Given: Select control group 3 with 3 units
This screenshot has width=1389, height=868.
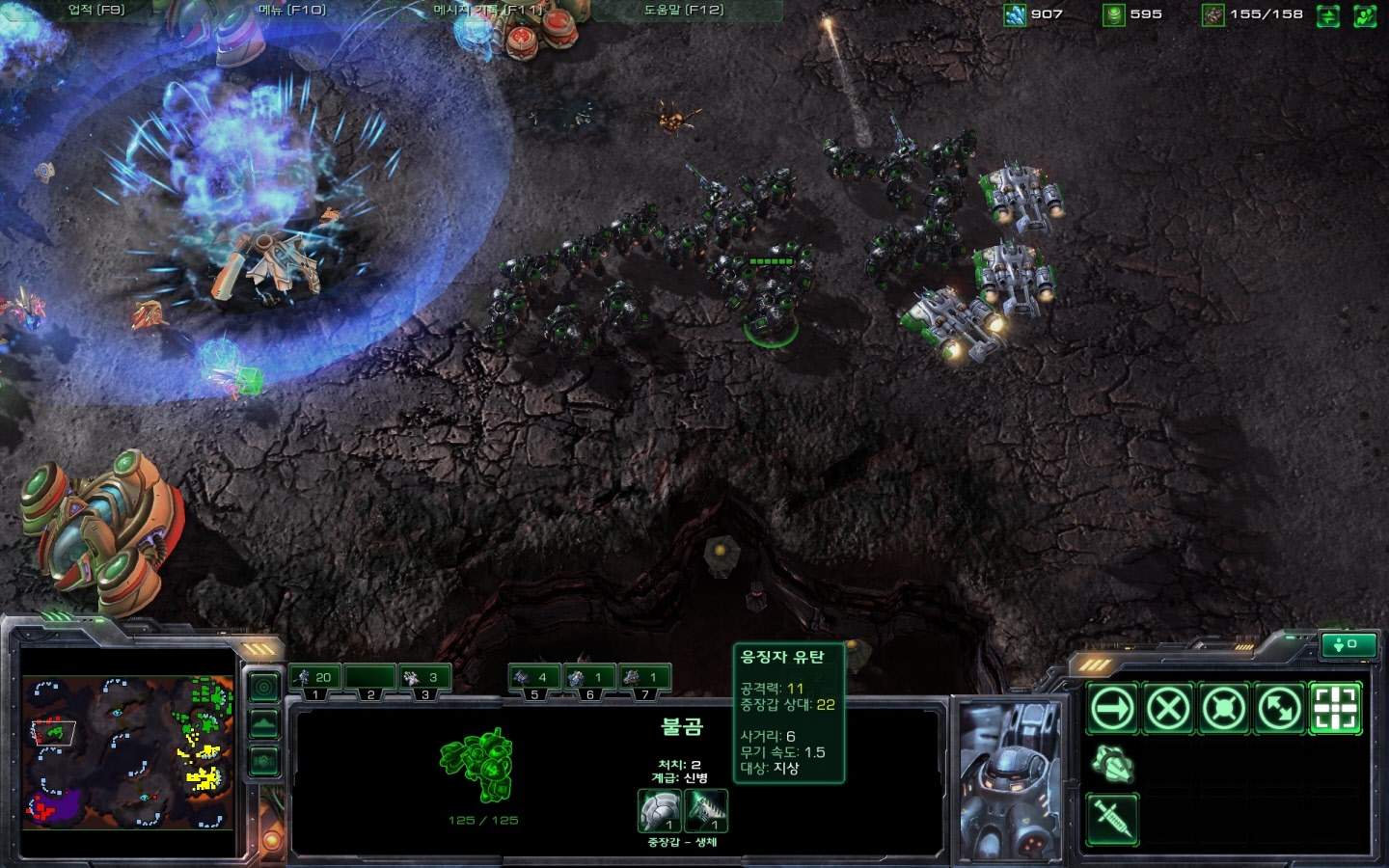Looking at the screenshot, I should [x=424, y=679].
